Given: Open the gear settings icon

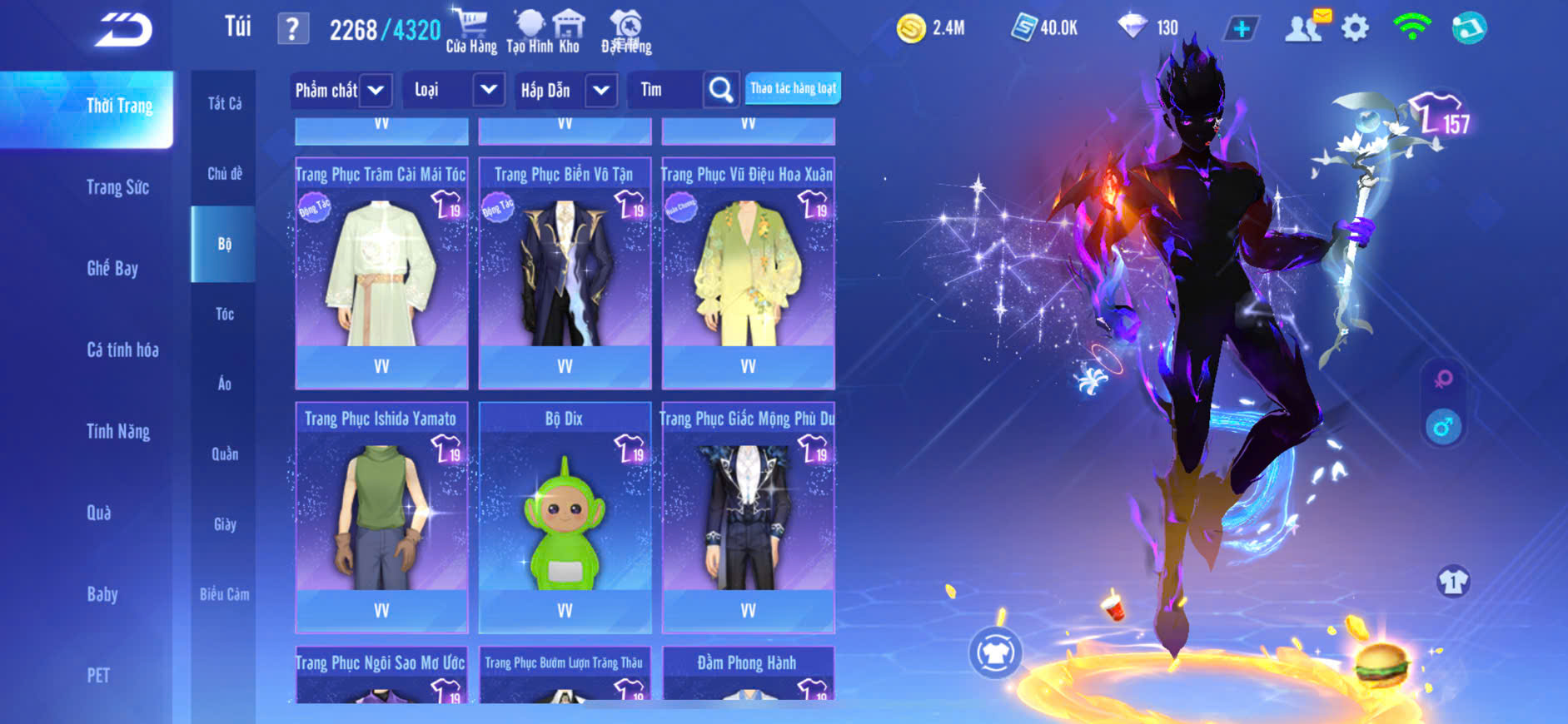Looking at the screenshot, I should pyautogui.click(x=1355, y=28).
